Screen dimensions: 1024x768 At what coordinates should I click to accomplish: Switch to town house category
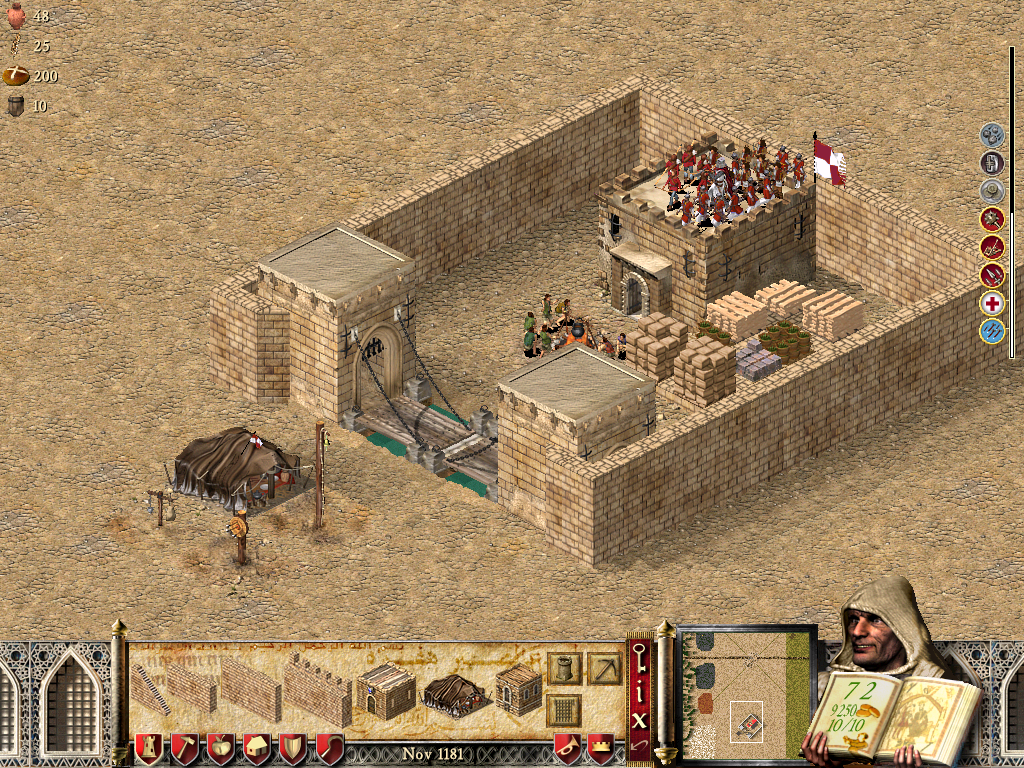point(257,747)
